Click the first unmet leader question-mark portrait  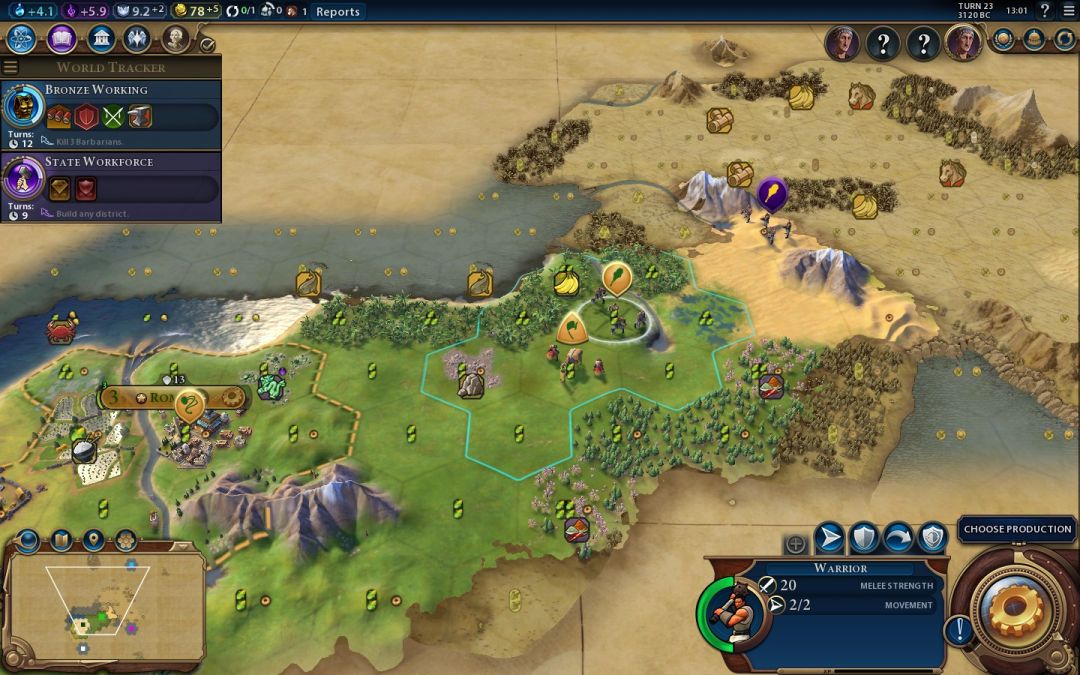point(883,44)
